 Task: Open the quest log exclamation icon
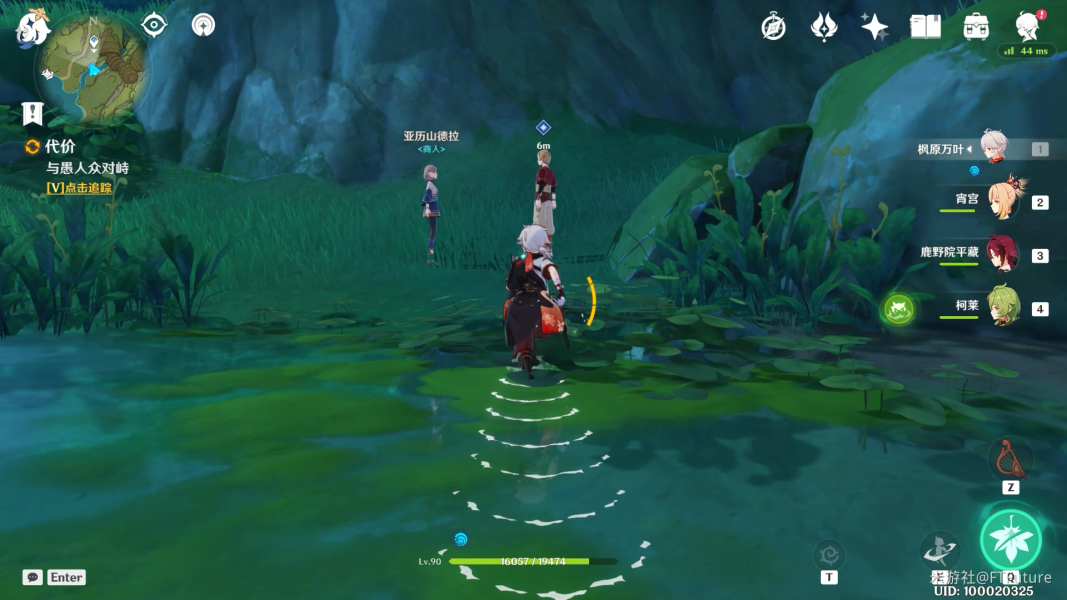pyautogui.click(x=33, y=113)
